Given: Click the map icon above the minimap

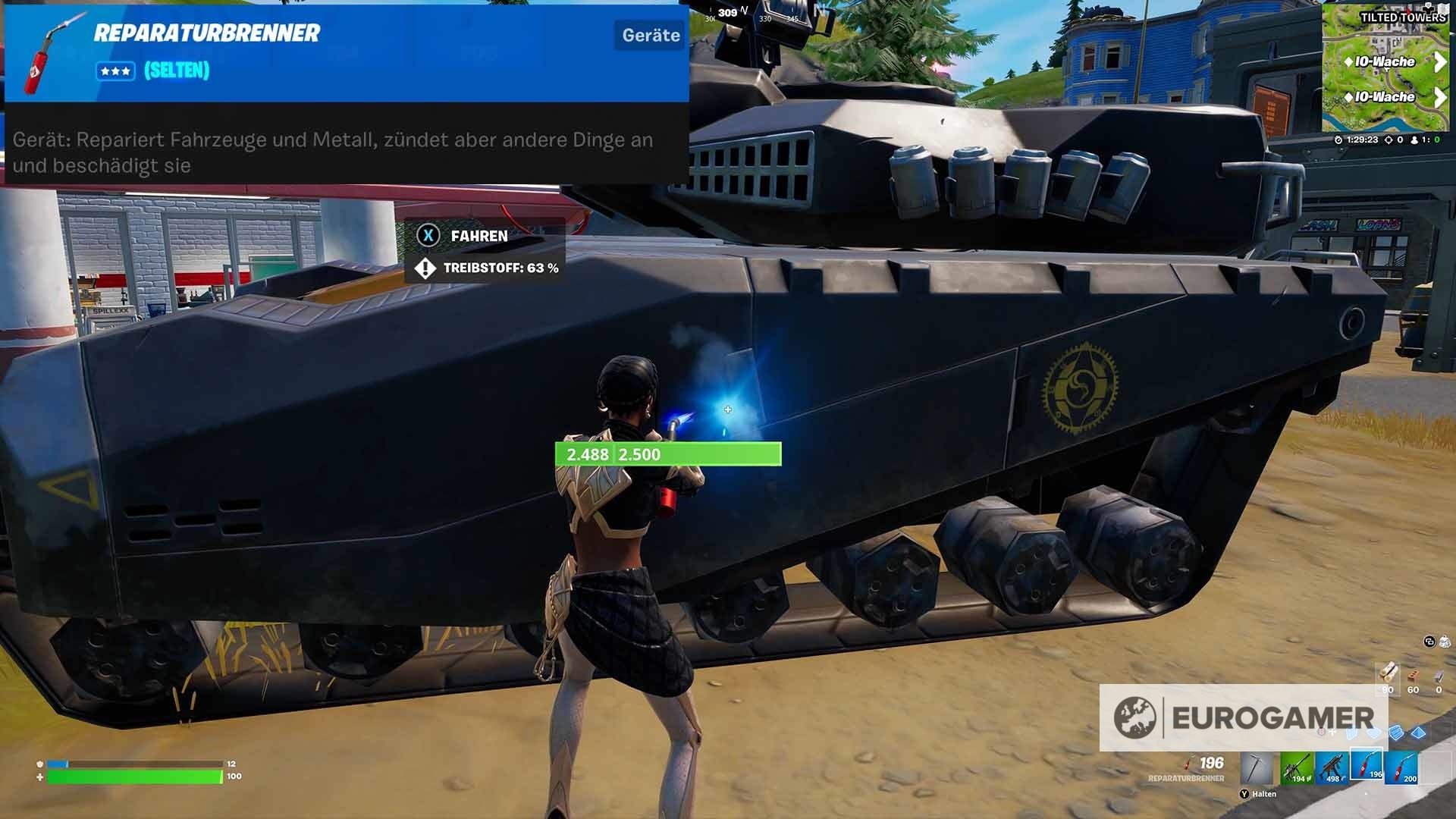Looking at the screenshot, I should pyautogui.click(x=1442, y=10).
